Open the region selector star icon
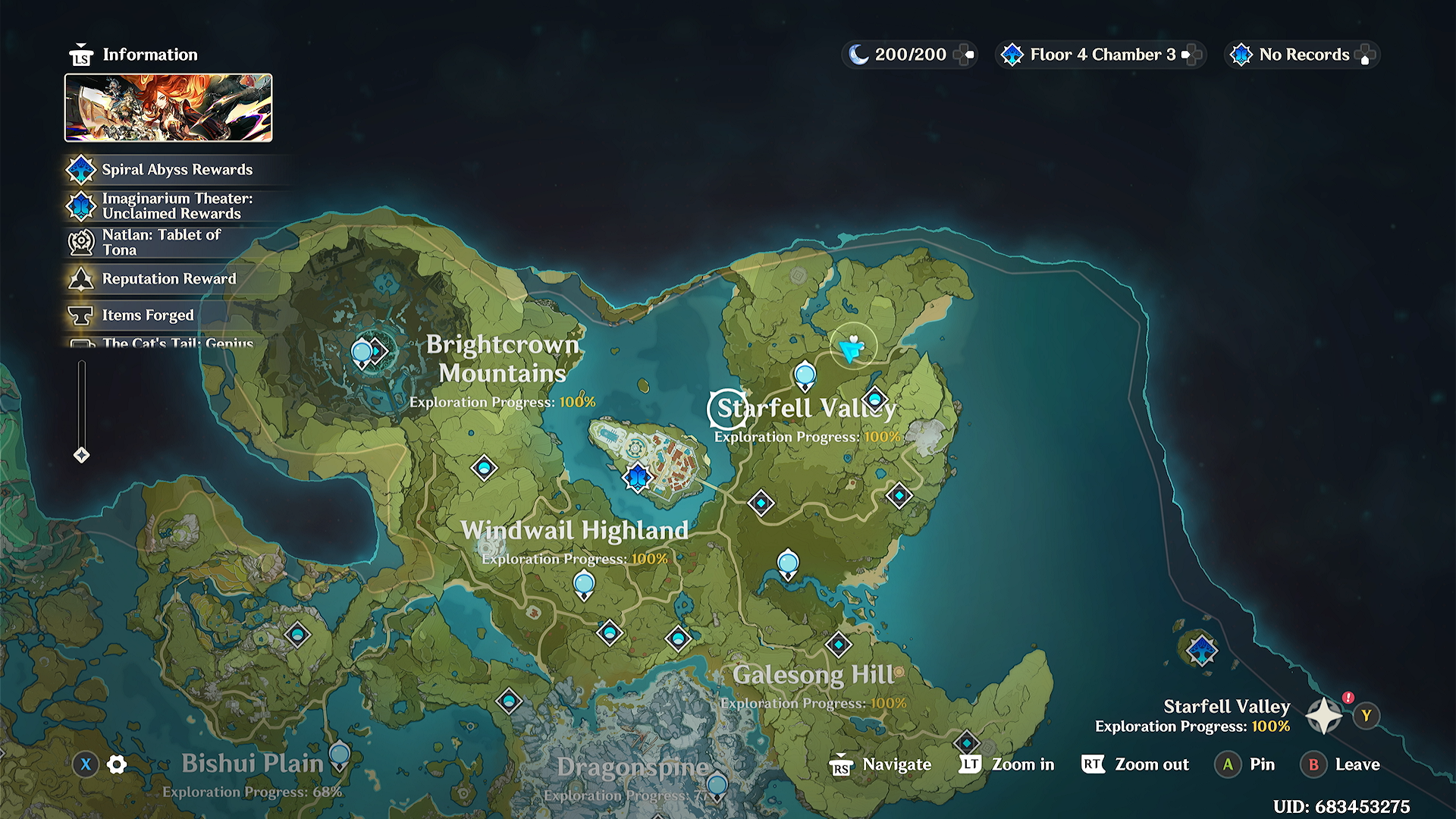 point(1324,716)
